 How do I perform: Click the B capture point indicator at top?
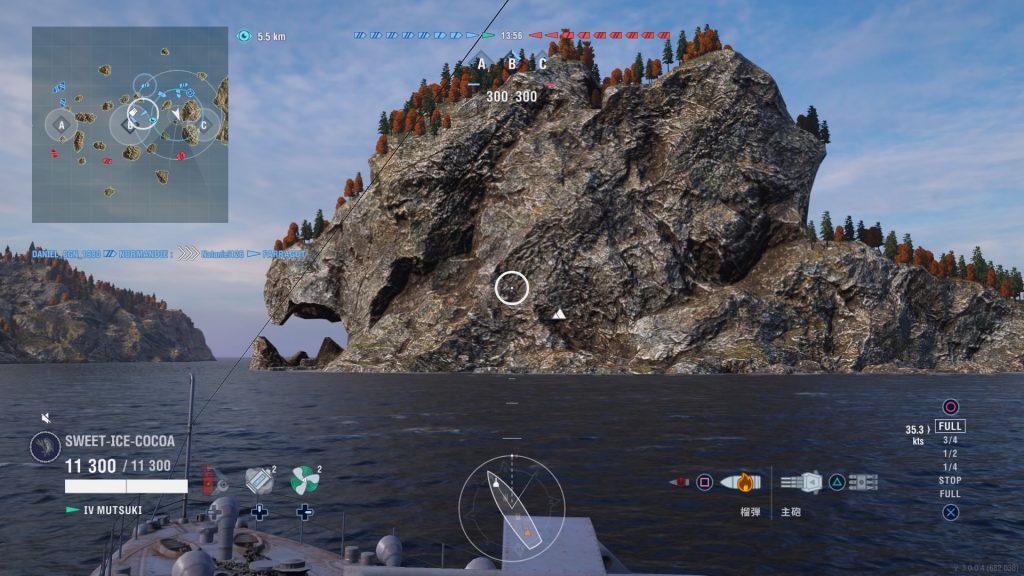pos(512,64)
